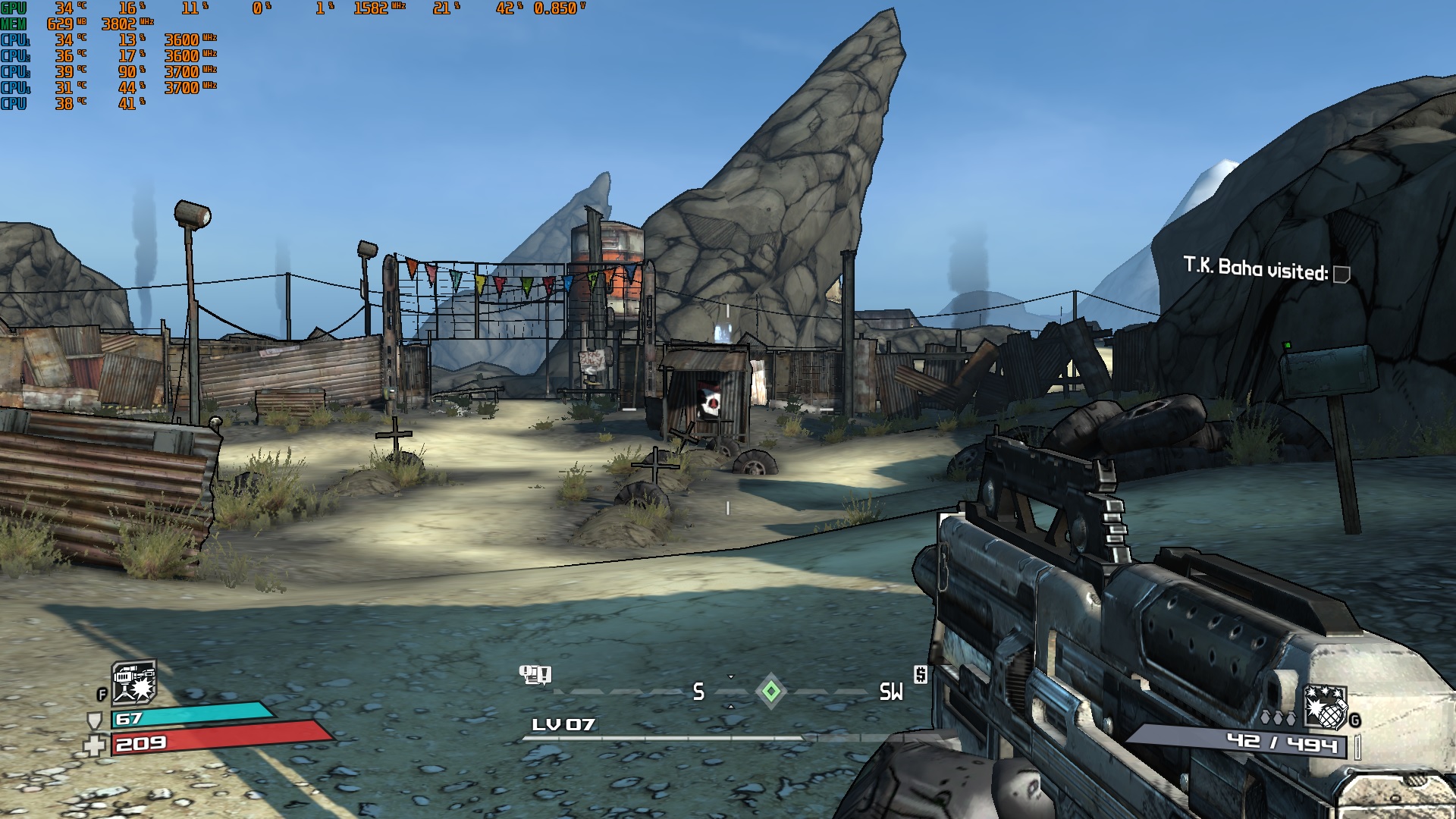Activate the Scorpio Turret action skill icon
Image resolution: width=1456 pixels, height=819 pixels.
(x=134, y=682)
